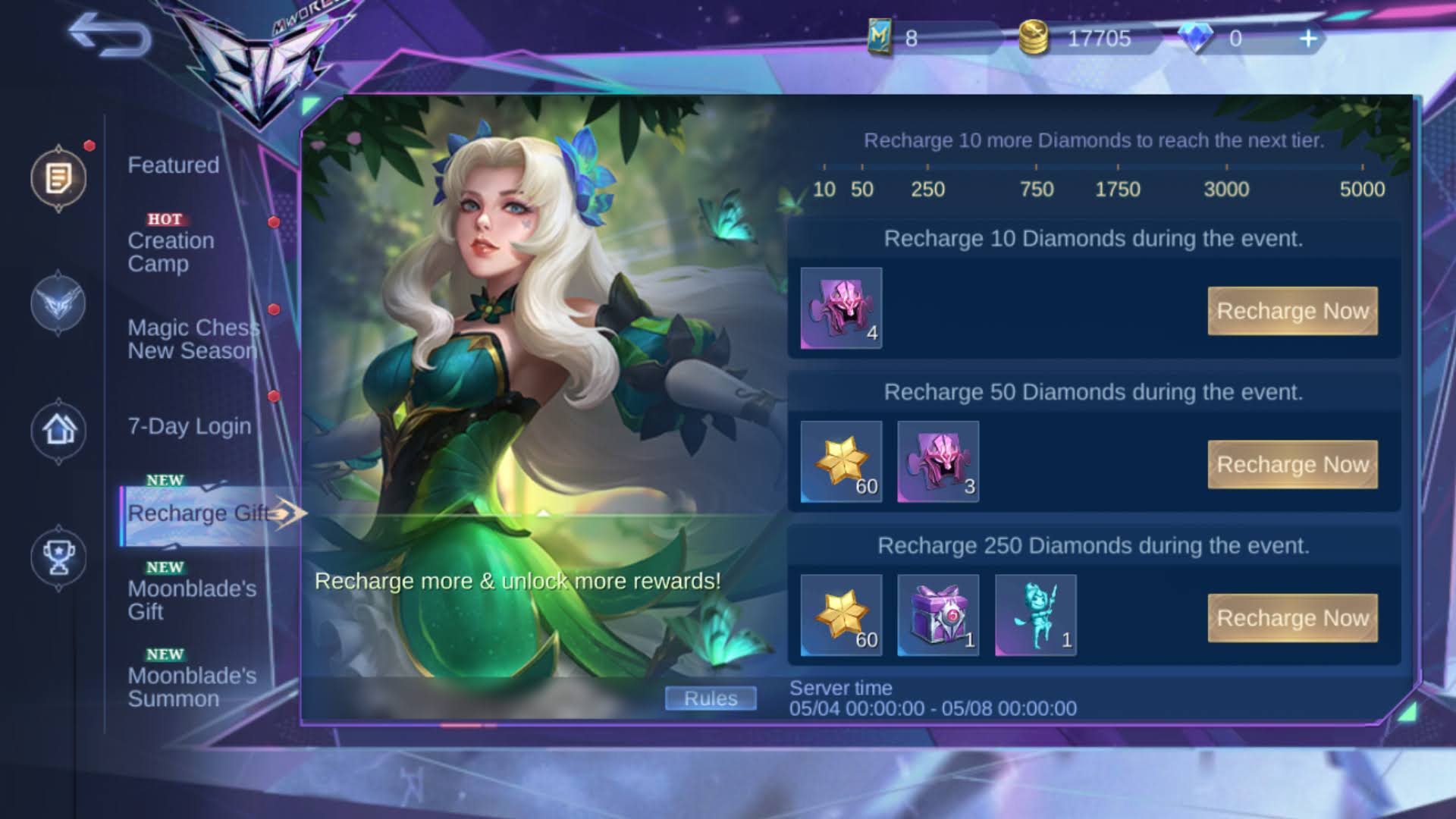Screen dimensions: 1456x819
Task: Open the Creation Camp section
Action: click(x=172, y=252)
